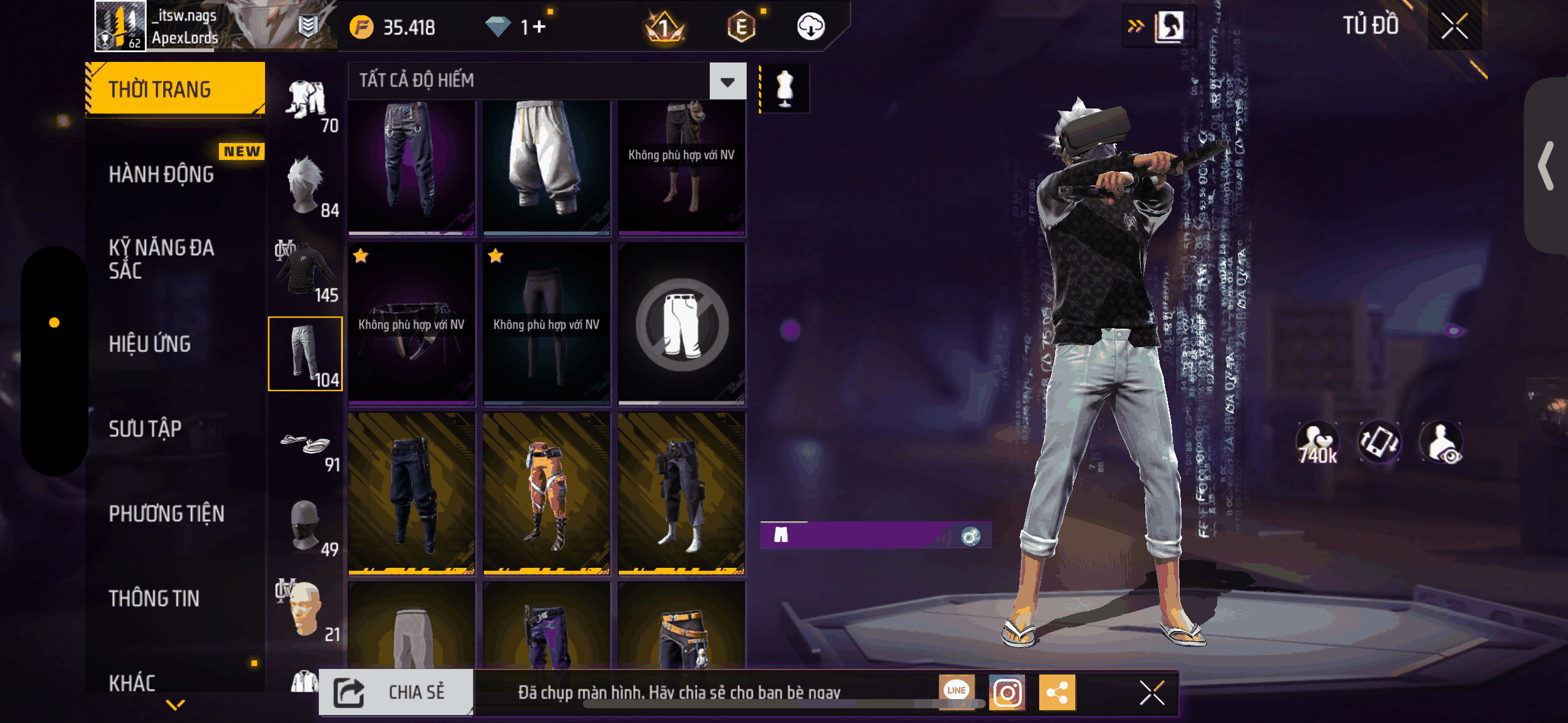Equip the orange camo pants

pos(546,494)
